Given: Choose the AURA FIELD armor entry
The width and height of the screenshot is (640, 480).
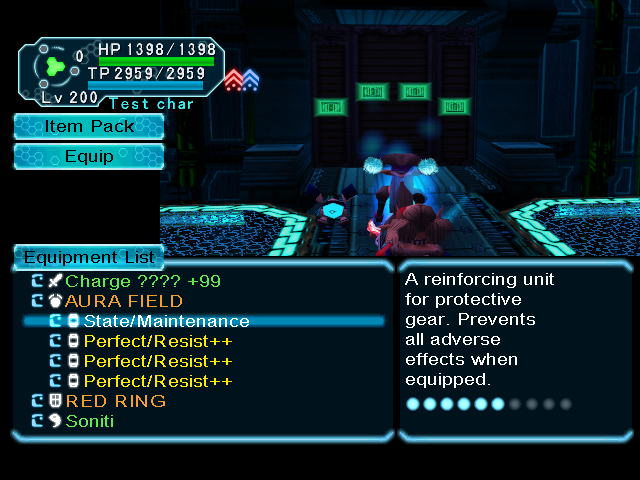Looking at the screenshot, I should pyautogui.click(x=124, y=301).
